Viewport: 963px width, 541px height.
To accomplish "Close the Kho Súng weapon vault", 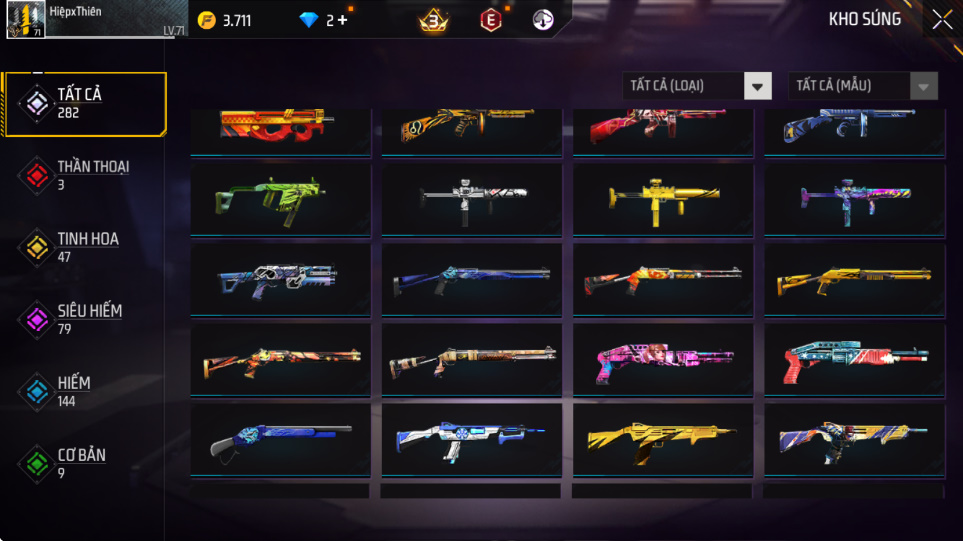I will pos(942,20).
